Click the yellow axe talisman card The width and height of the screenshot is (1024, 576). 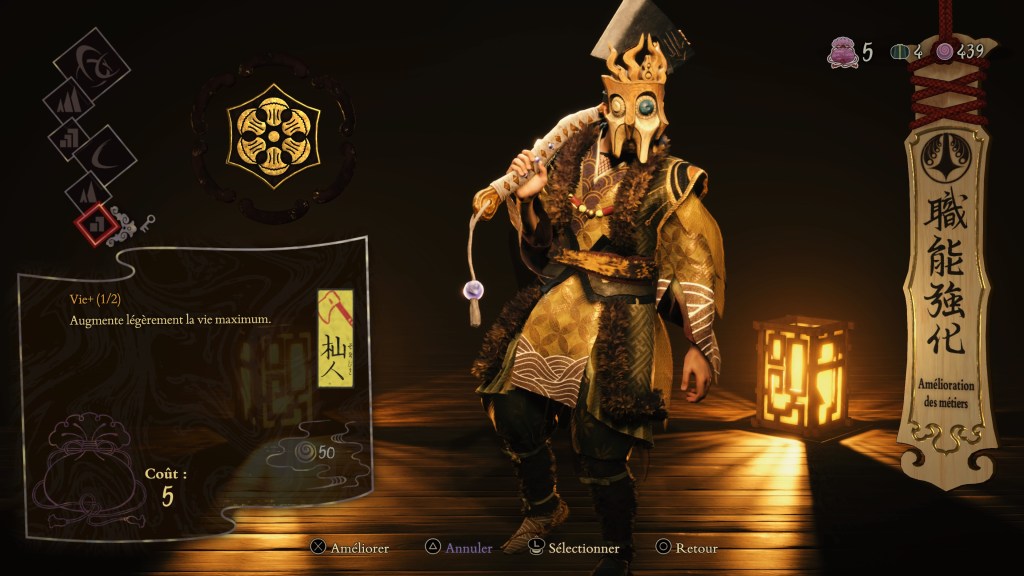pyautogui.click(x=335, y=338)
